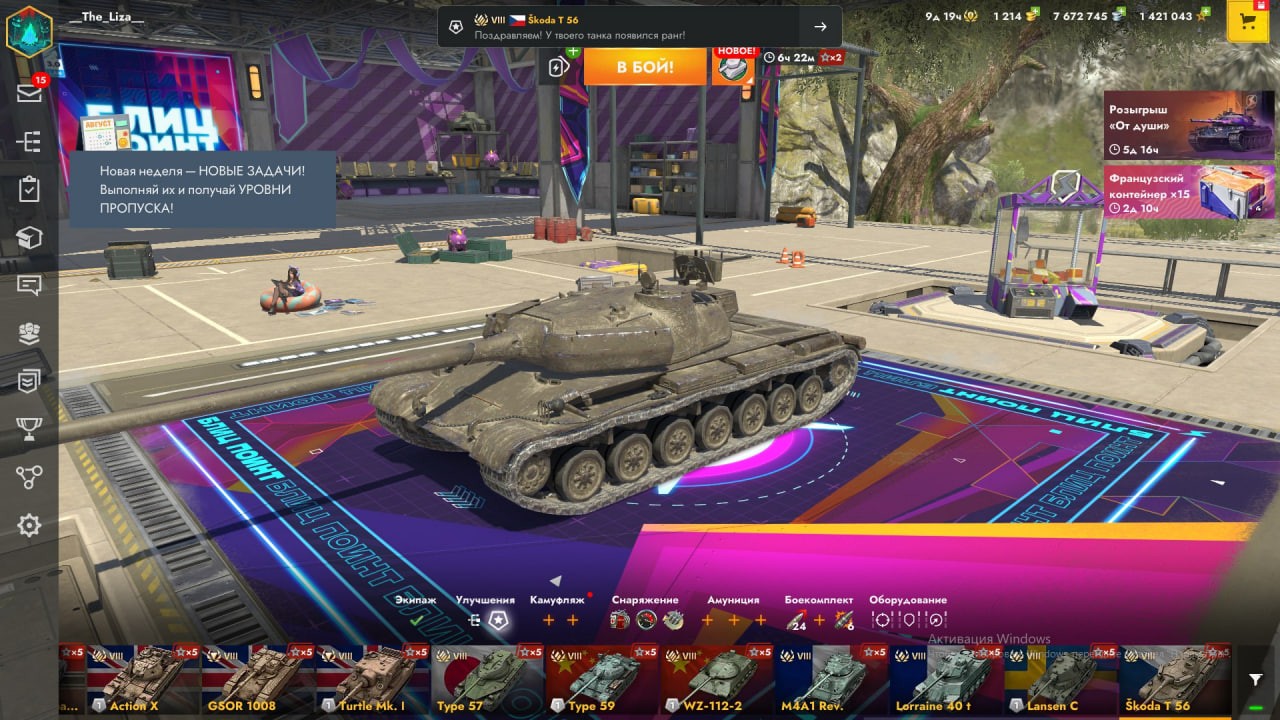Open the tank carousel filter
The image size is (1280, 720).
point(1255,679)
